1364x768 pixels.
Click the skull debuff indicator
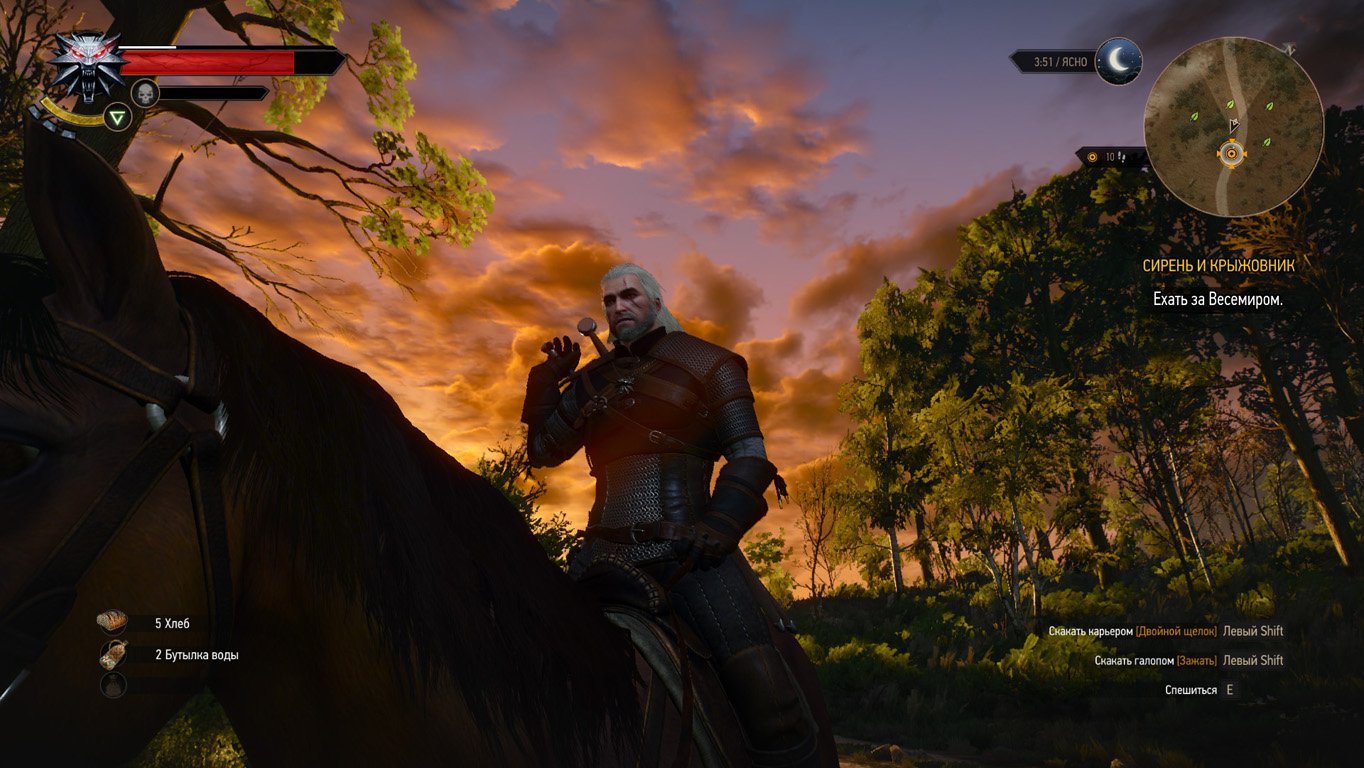[x=147, y=93]
